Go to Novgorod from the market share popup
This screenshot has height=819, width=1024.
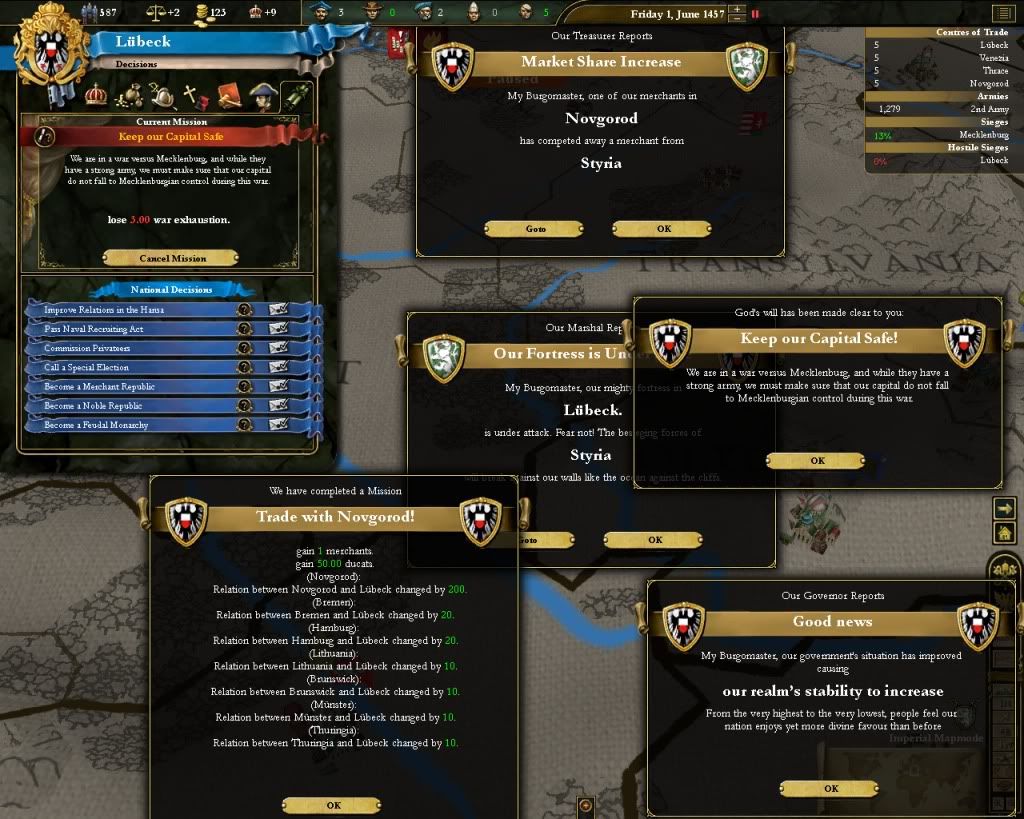click(x=535, y=229)
